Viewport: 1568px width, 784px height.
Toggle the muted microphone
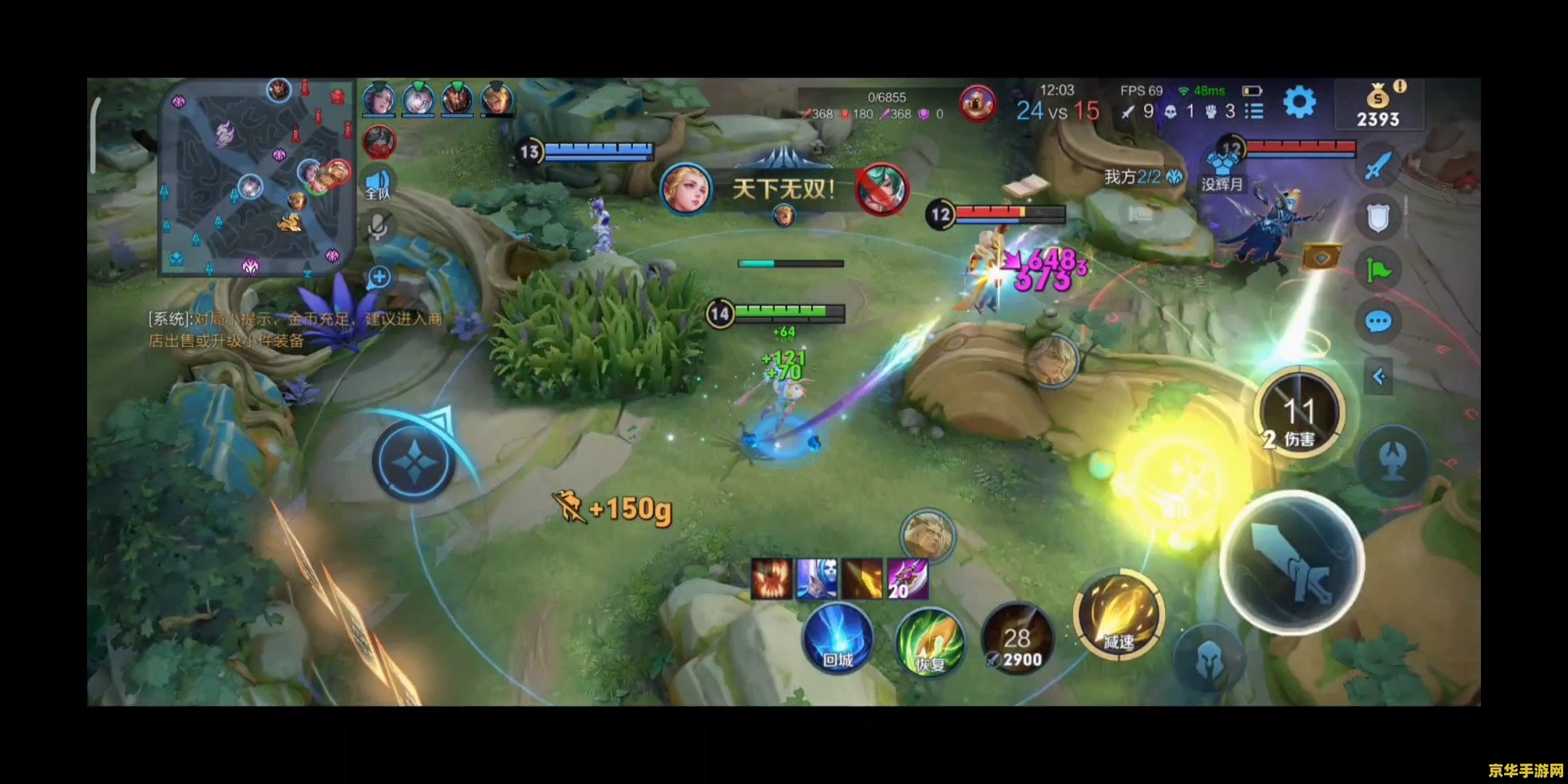click(377, 226)
